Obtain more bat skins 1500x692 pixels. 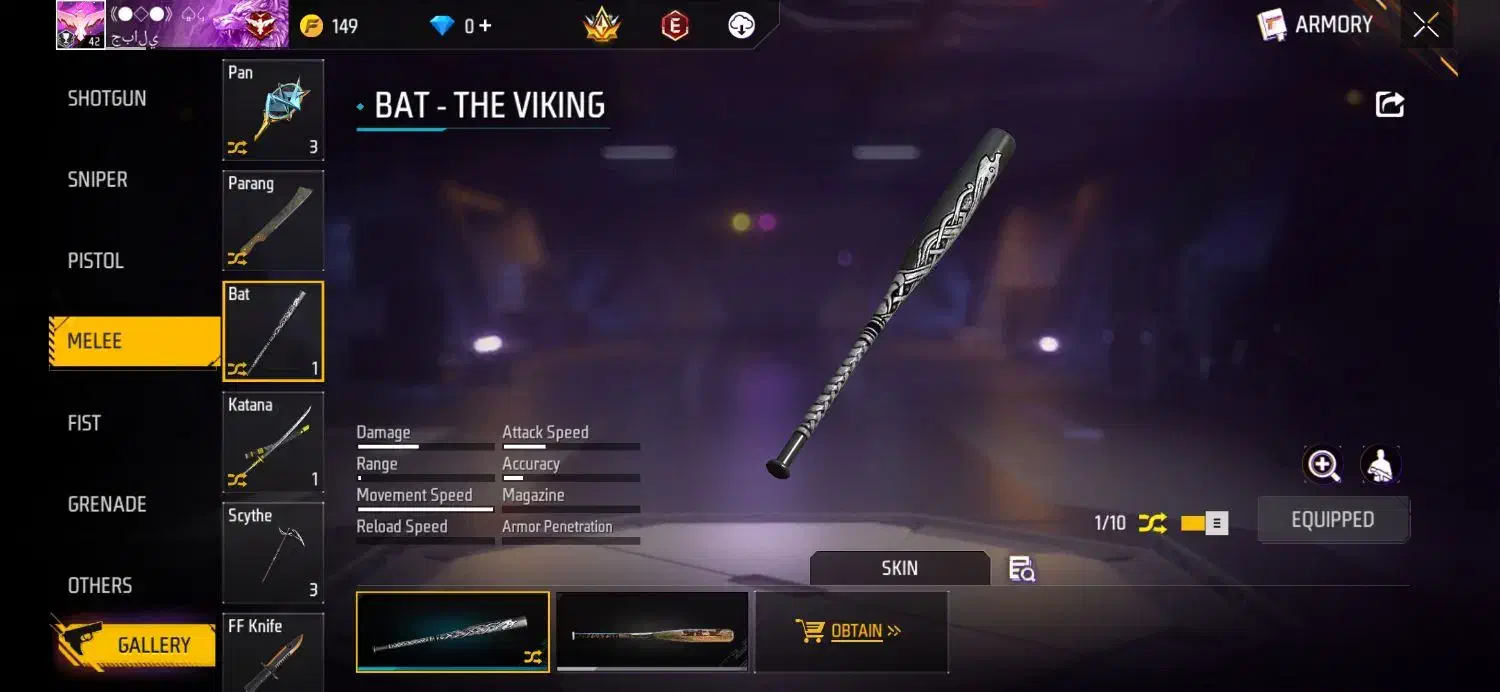[850, 631]
